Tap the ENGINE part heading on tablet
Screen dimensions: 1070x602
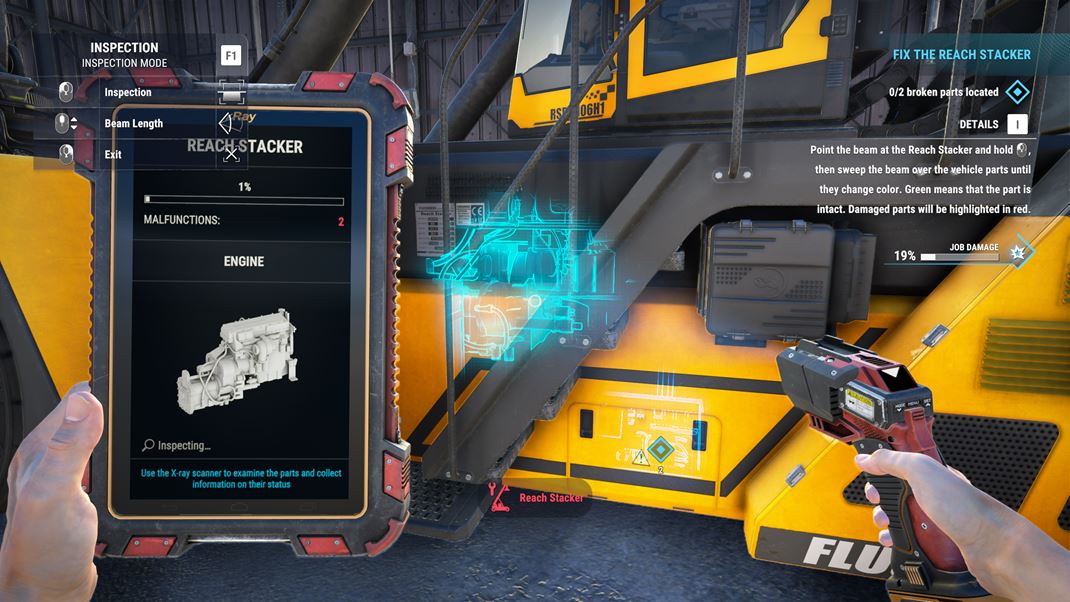click(243, 261)
